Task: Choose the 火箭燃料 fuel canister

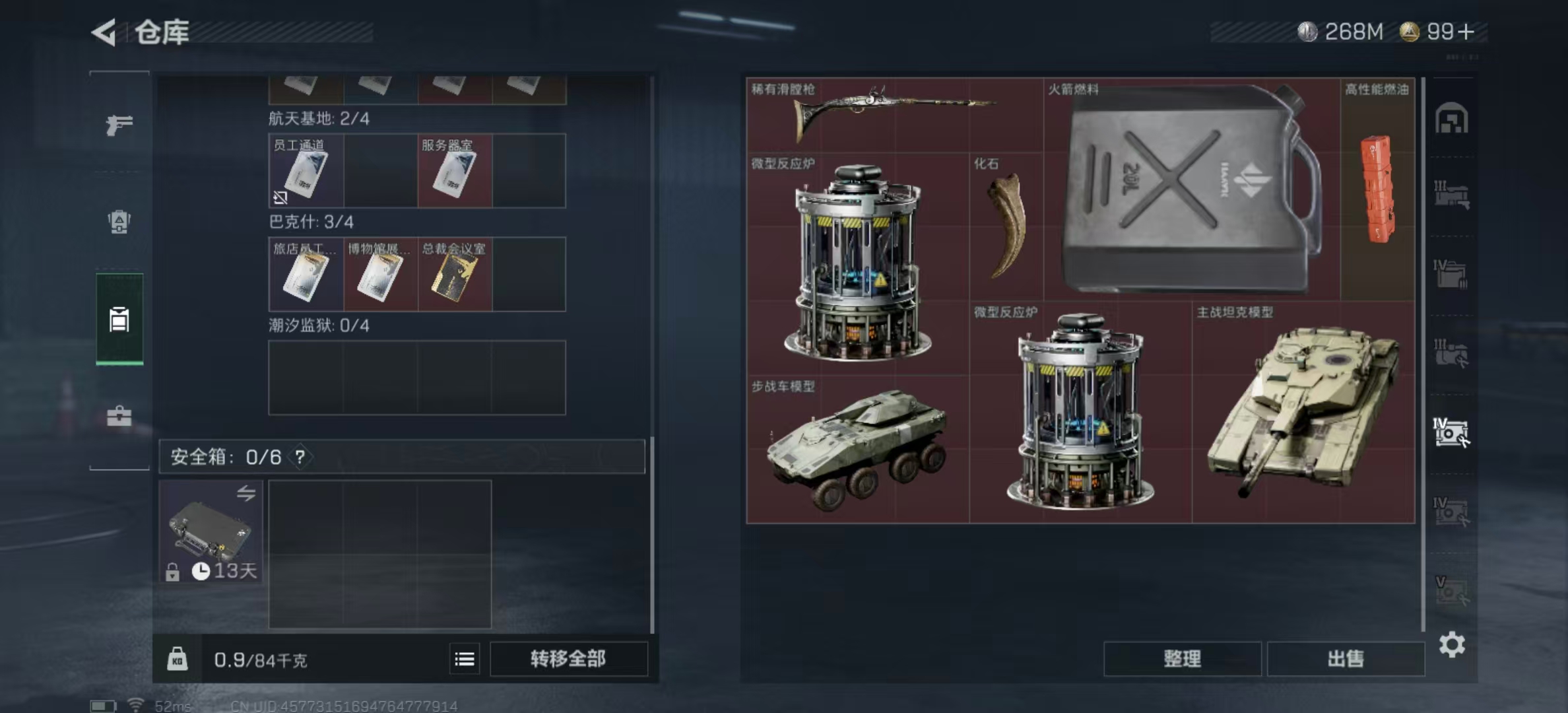Action: coord(1191,189)
